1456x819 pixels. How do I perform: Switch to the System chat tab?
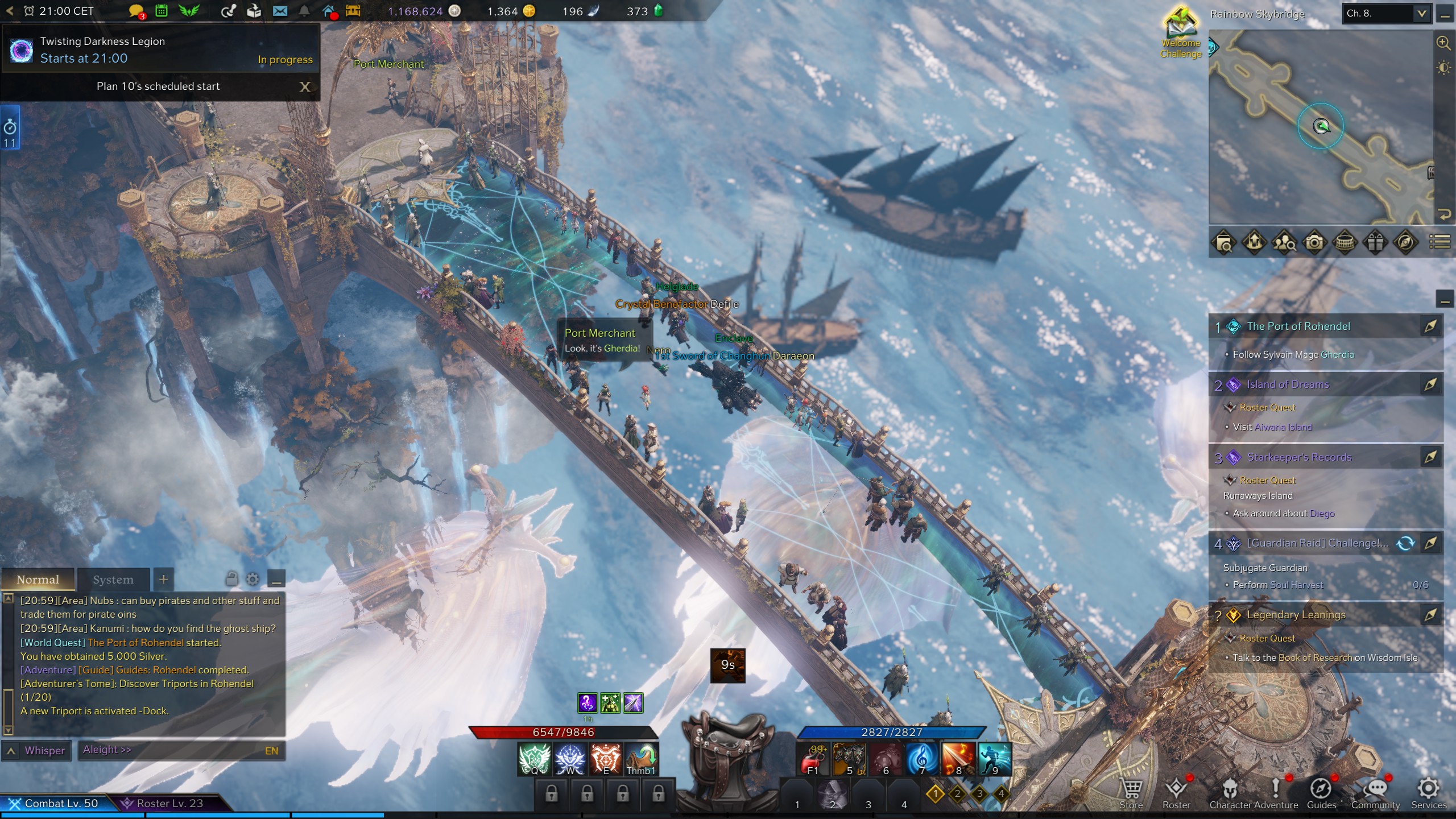(113, 580)
